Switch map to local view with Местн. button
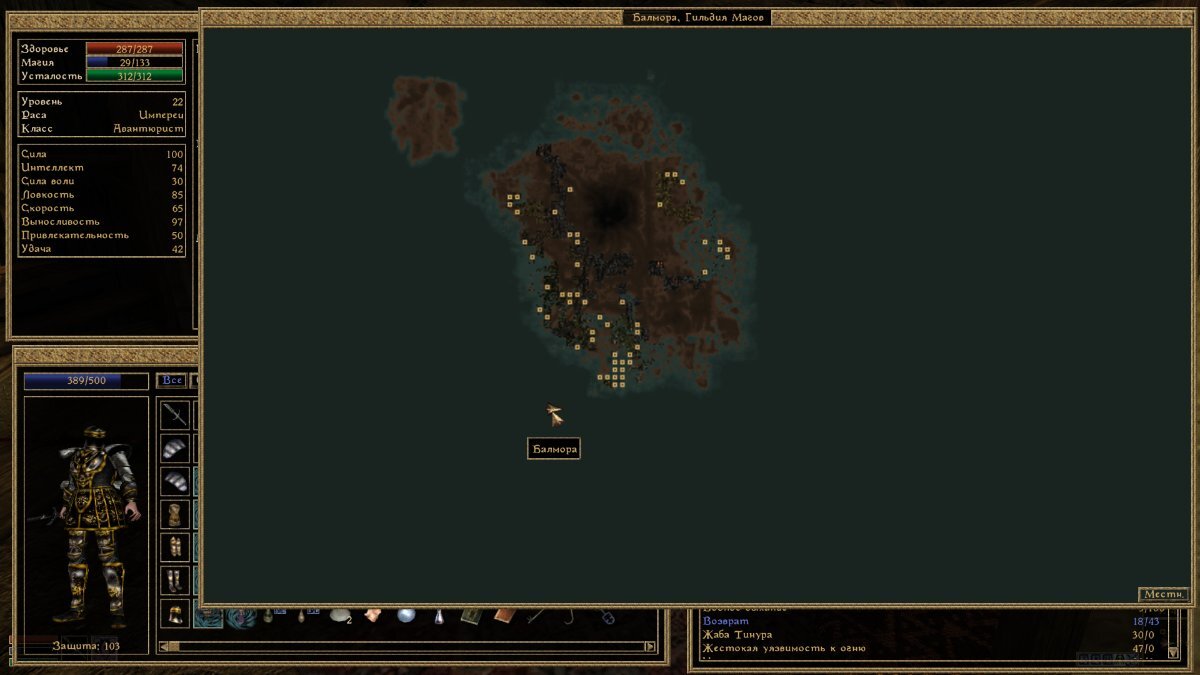Screen dimensions: 1200x675 pyautogui.click(x=1163, y=594)
